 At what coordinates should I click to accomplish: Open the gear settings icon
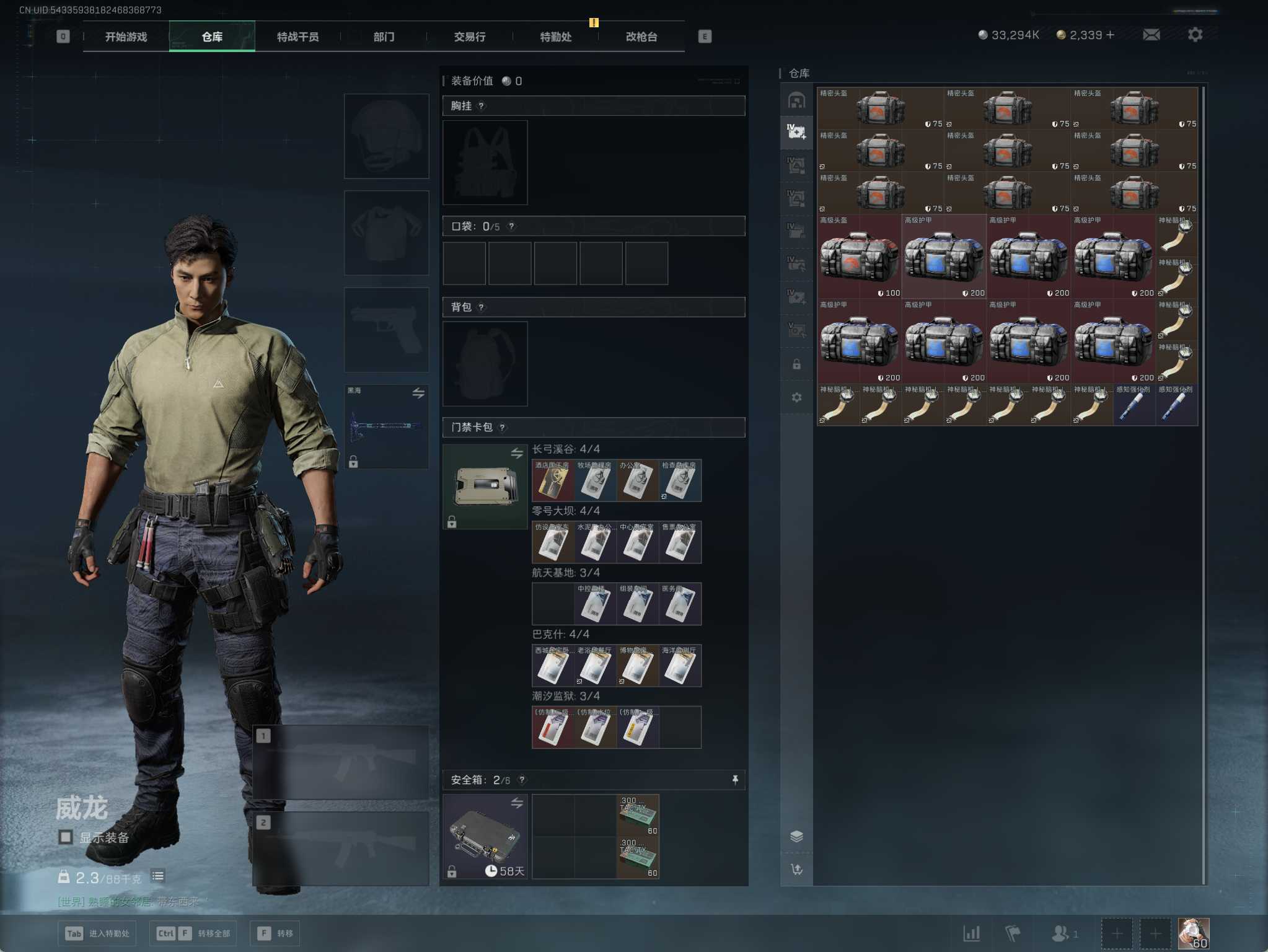click(x=1195, y=35)
